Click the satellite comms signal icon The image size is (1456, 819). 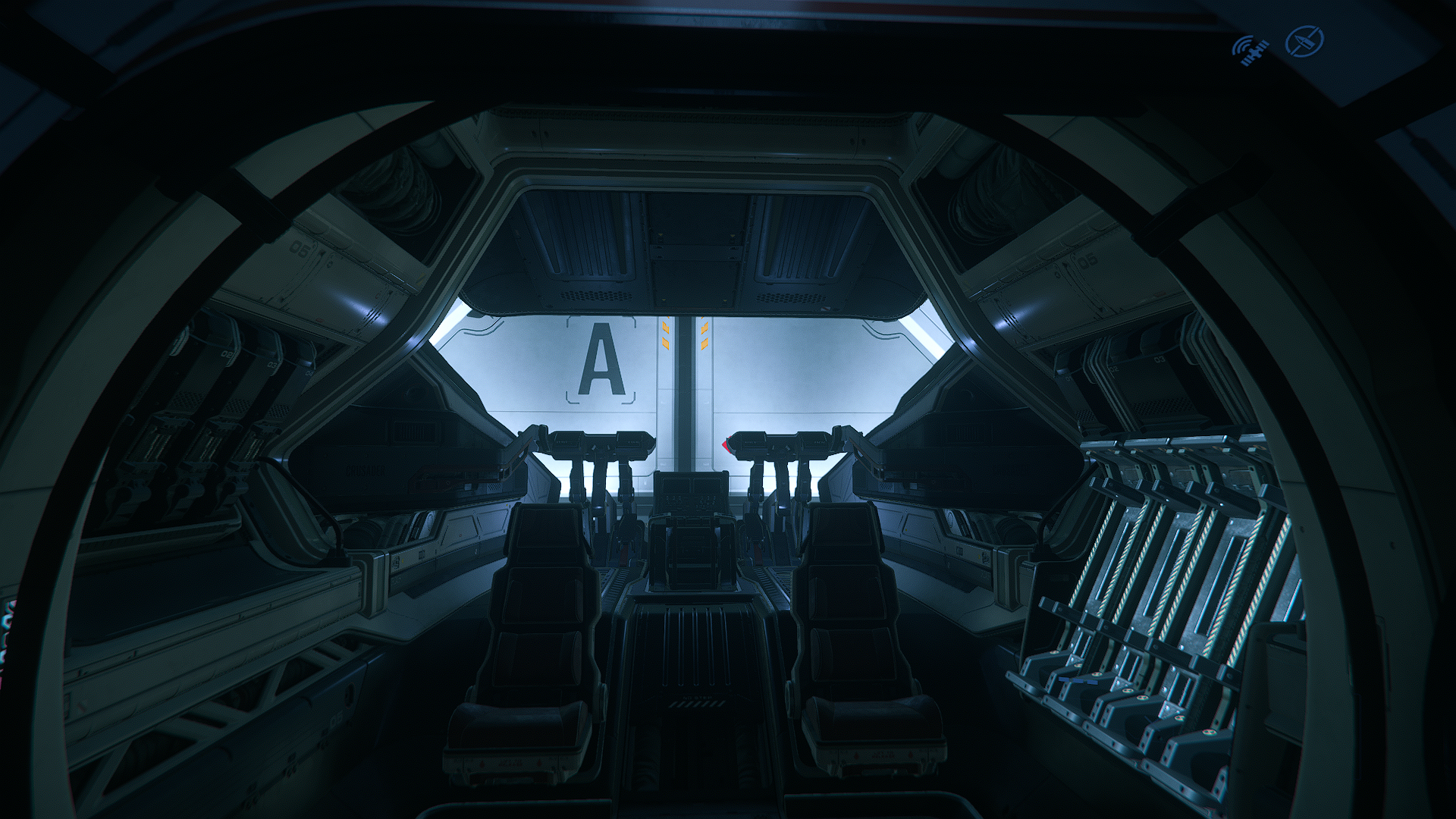1250,49
